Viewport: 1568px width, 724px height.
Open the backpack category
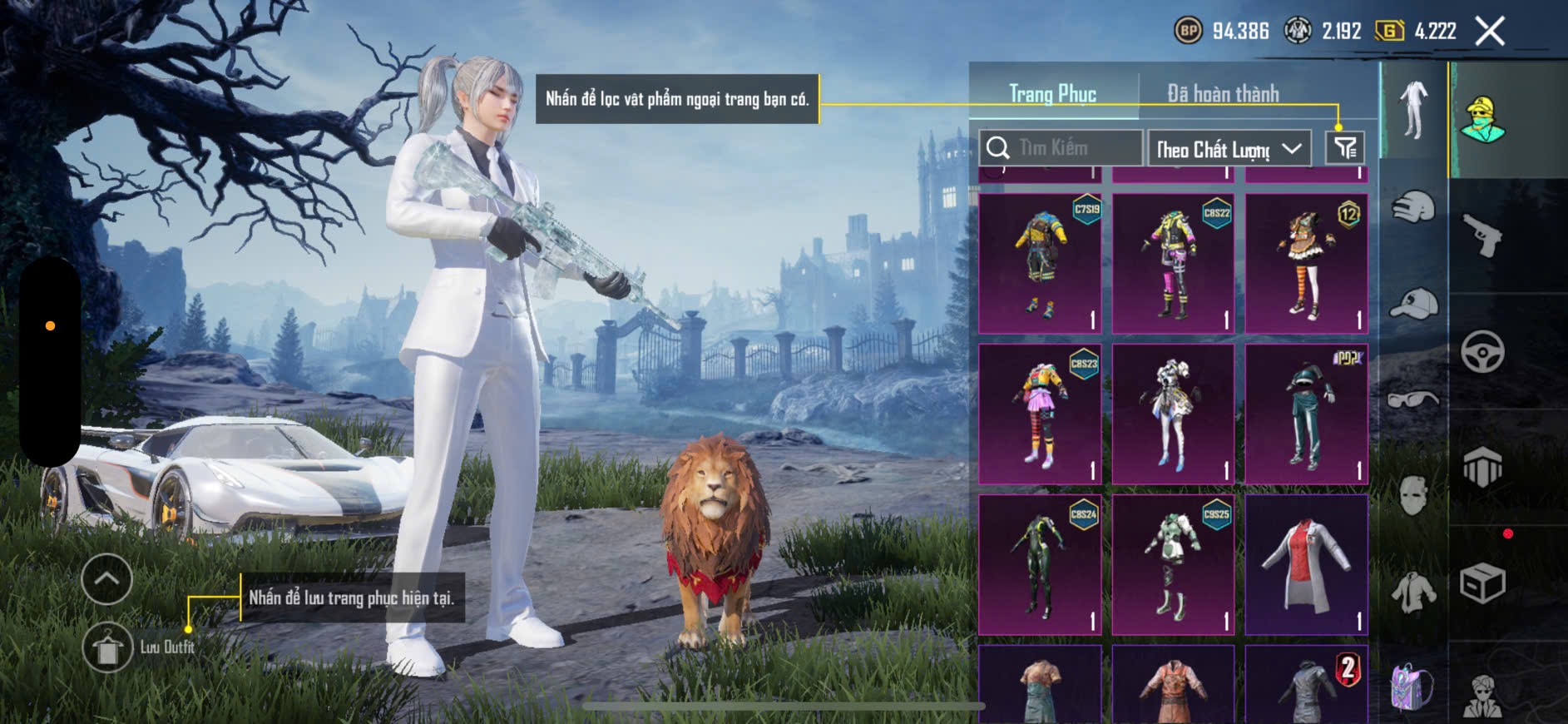tap(1413, 687)
